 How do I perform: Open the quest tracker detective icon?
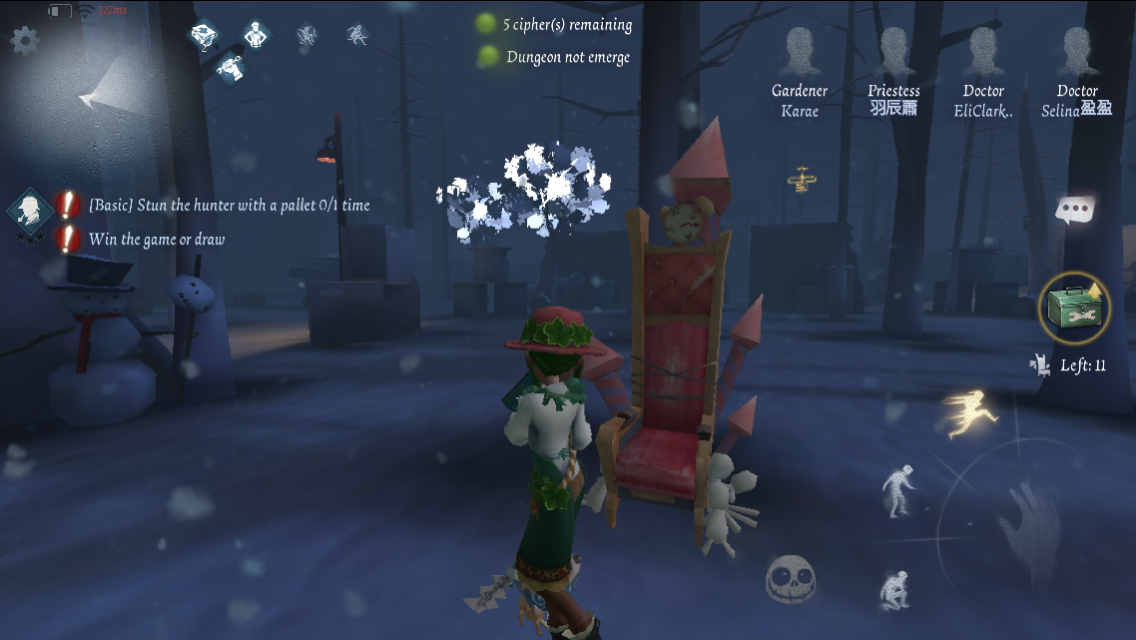click(x=31, y=210)
